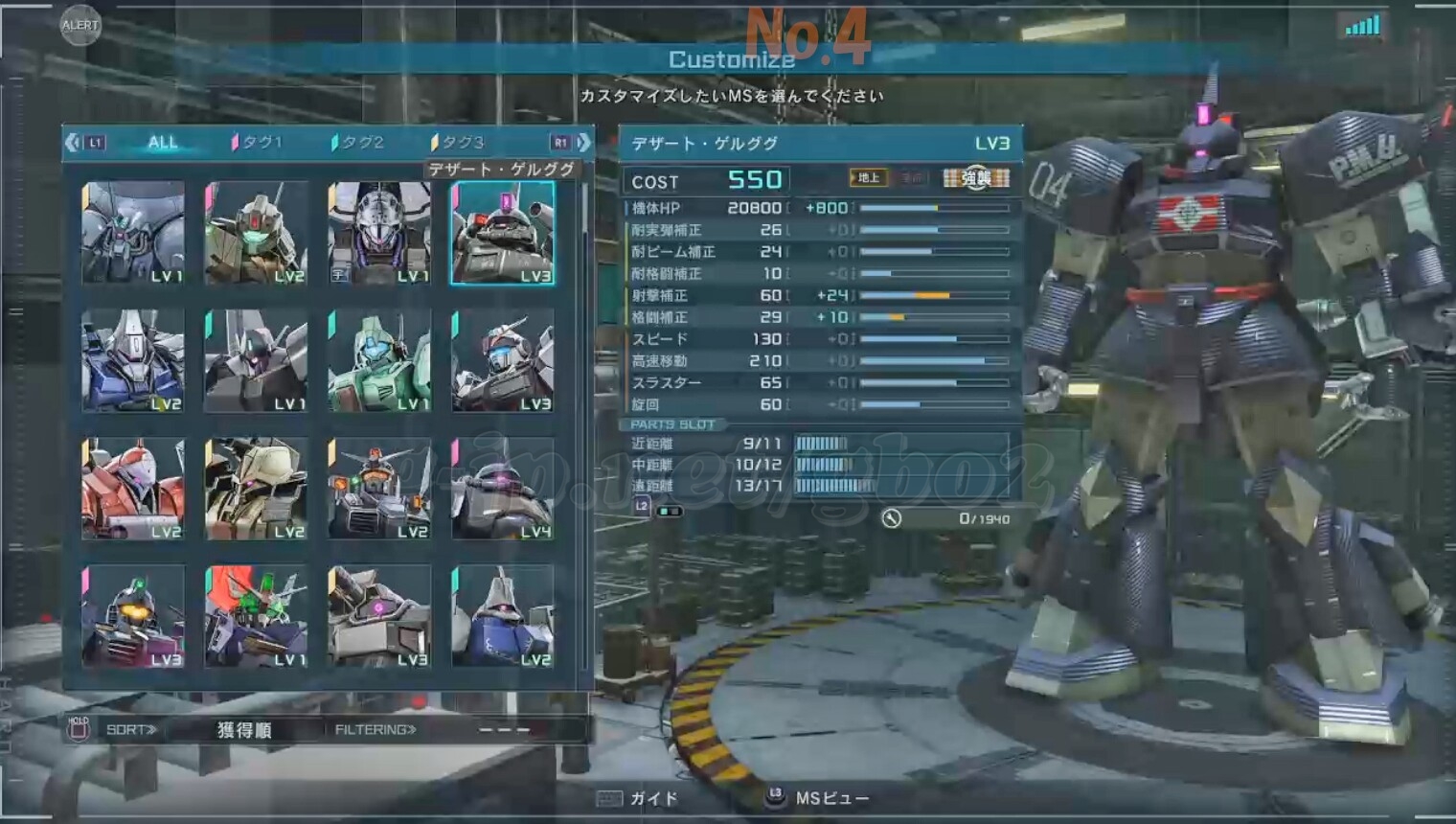Switch to the ALL tab

(x=163, y=143)
